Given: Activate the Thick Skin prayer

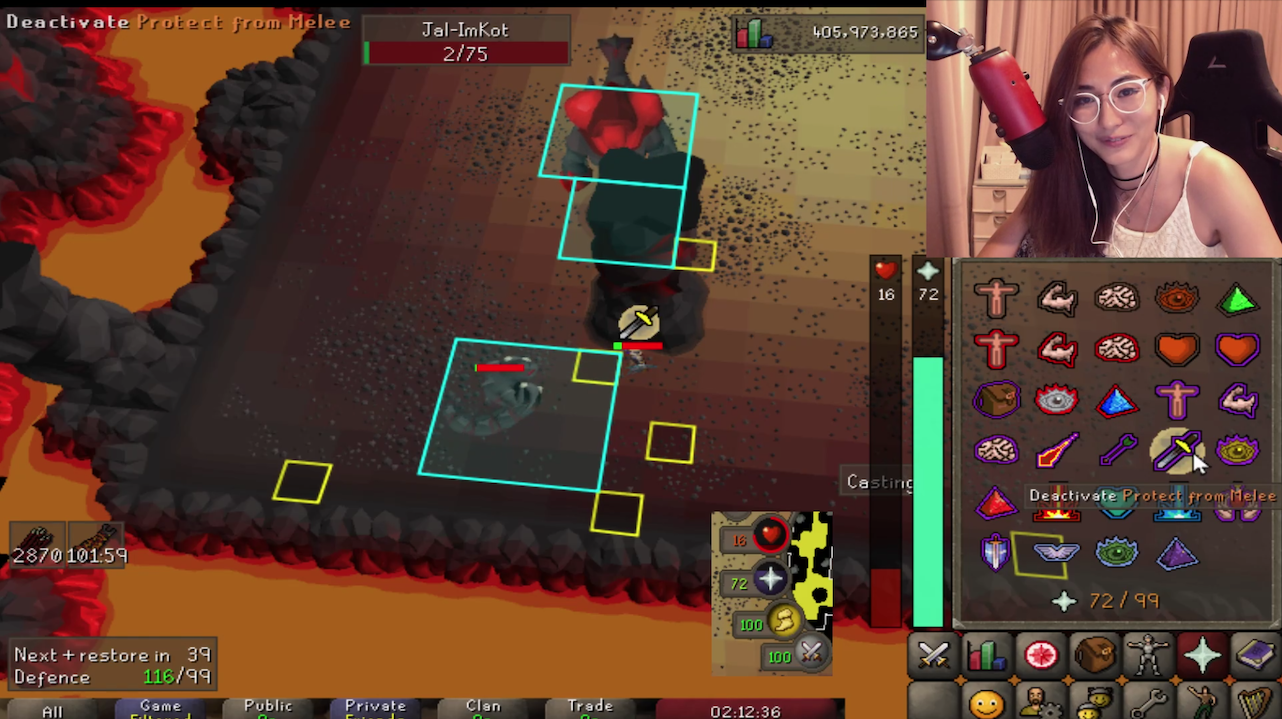Looking at the screenshot, I should [996, 299].
